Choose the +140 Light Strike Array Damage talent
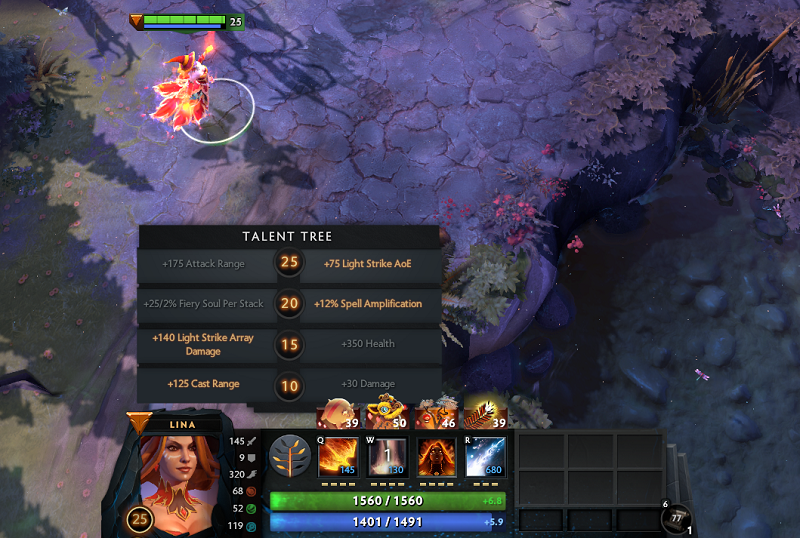The image size is (800, 538). click(x=203, y=344)
